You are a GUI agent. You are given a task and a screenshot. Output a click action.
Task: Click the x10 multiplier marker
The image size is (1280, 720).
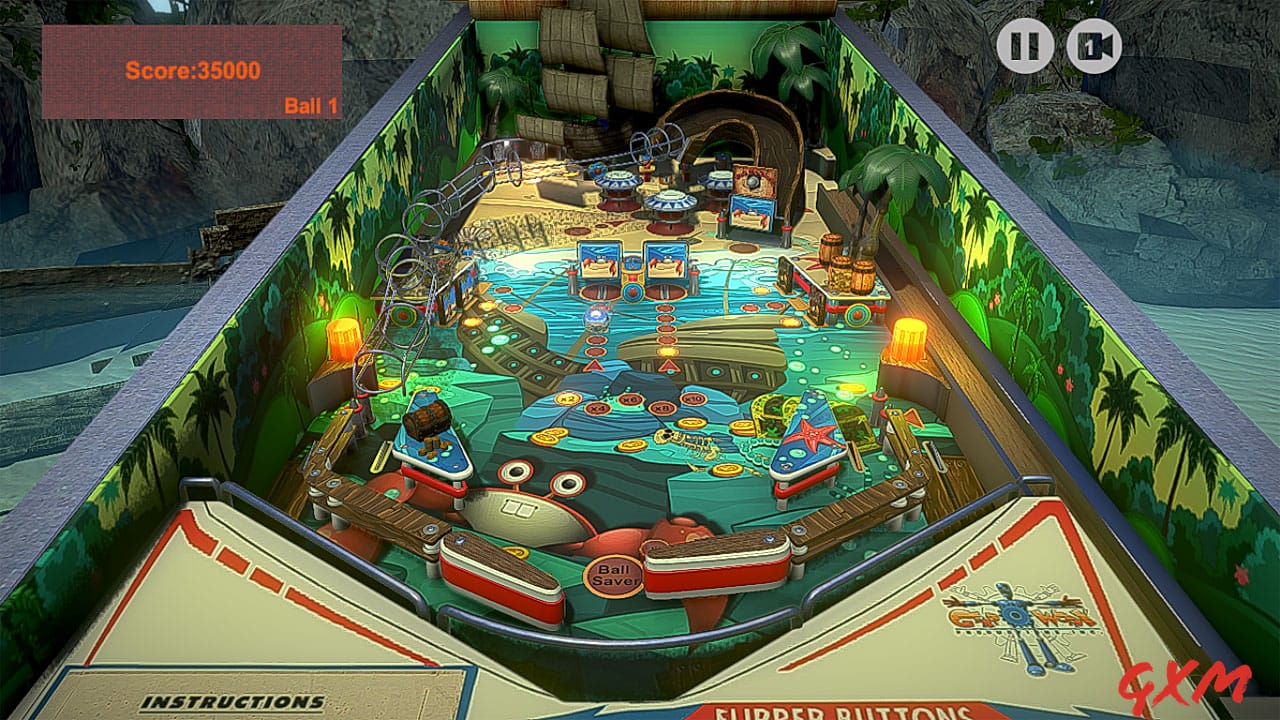692,399
